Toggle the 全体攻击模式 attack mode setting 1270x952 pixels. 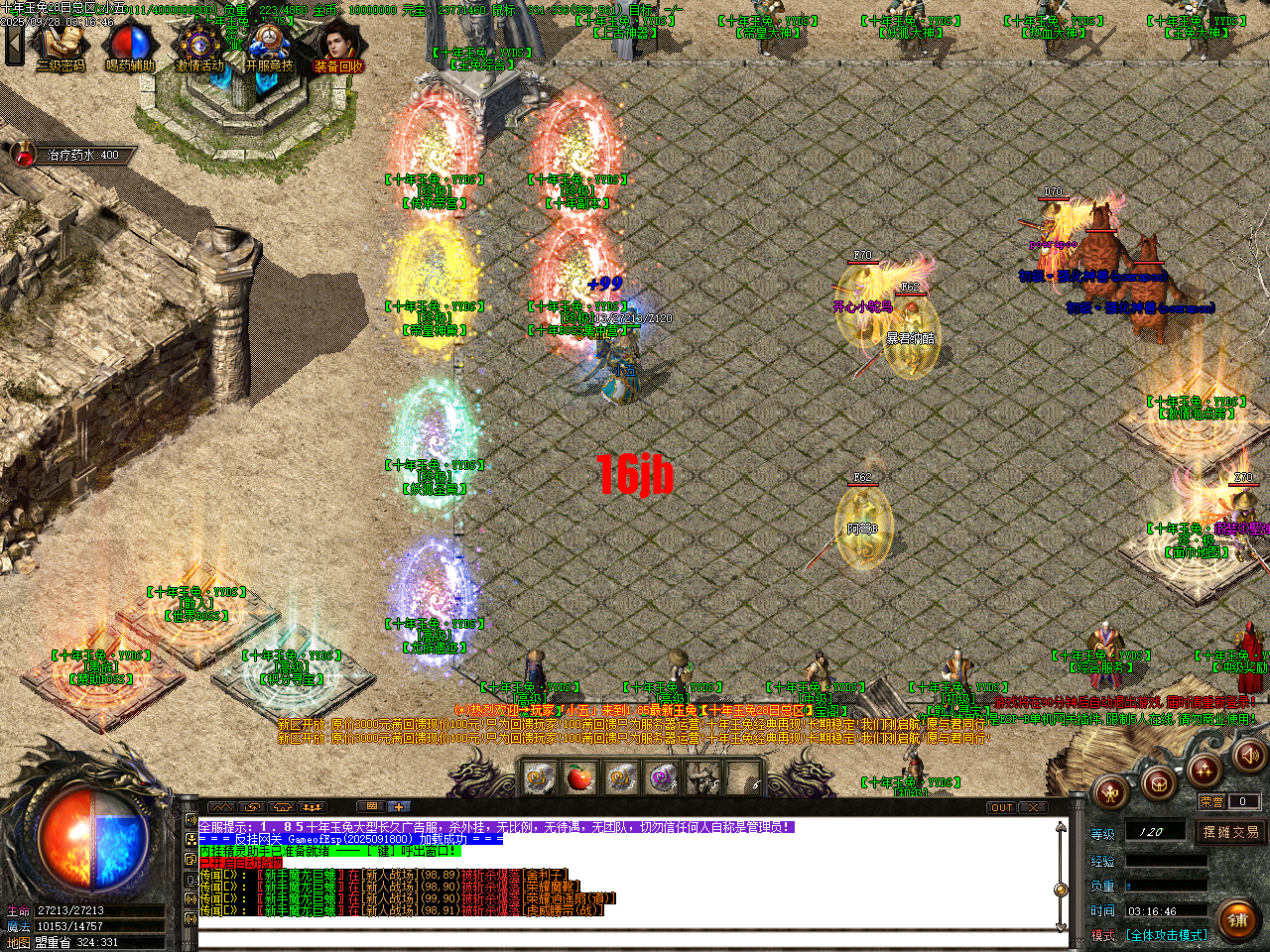(x=1169, y=934)
